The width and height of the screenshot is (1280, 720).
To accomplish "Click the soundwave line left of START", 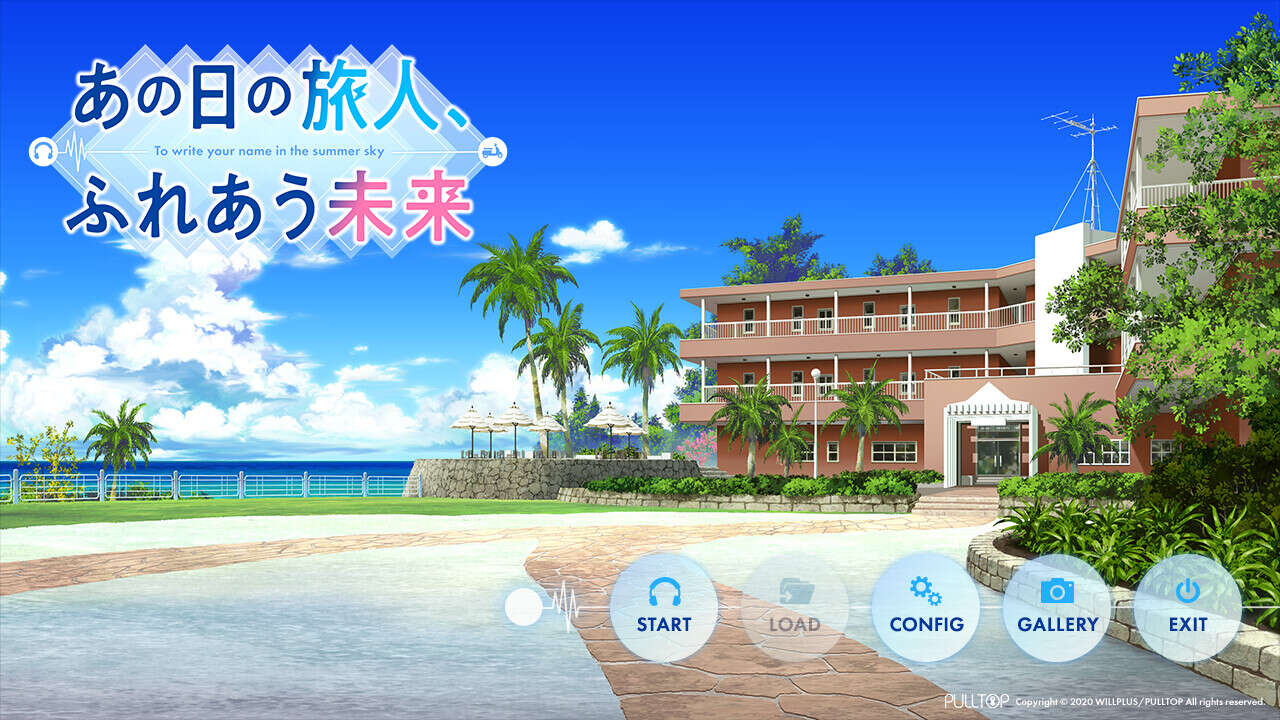I will [566, 605].
